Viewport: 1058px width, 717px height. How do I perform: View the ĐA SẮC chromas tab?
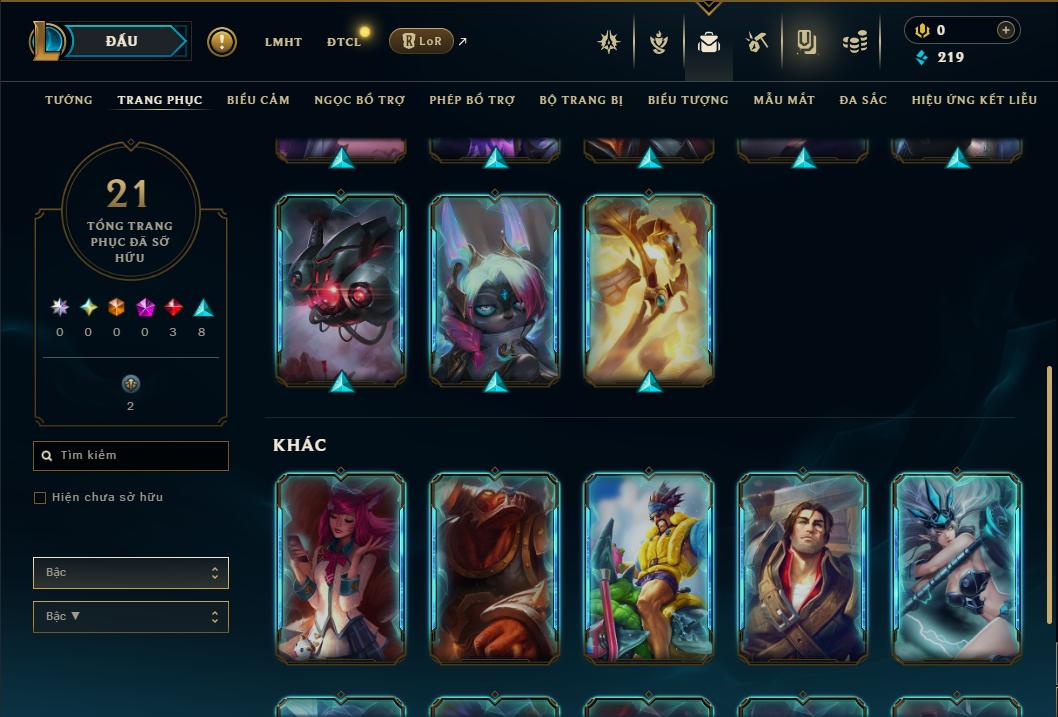point(863,100)
